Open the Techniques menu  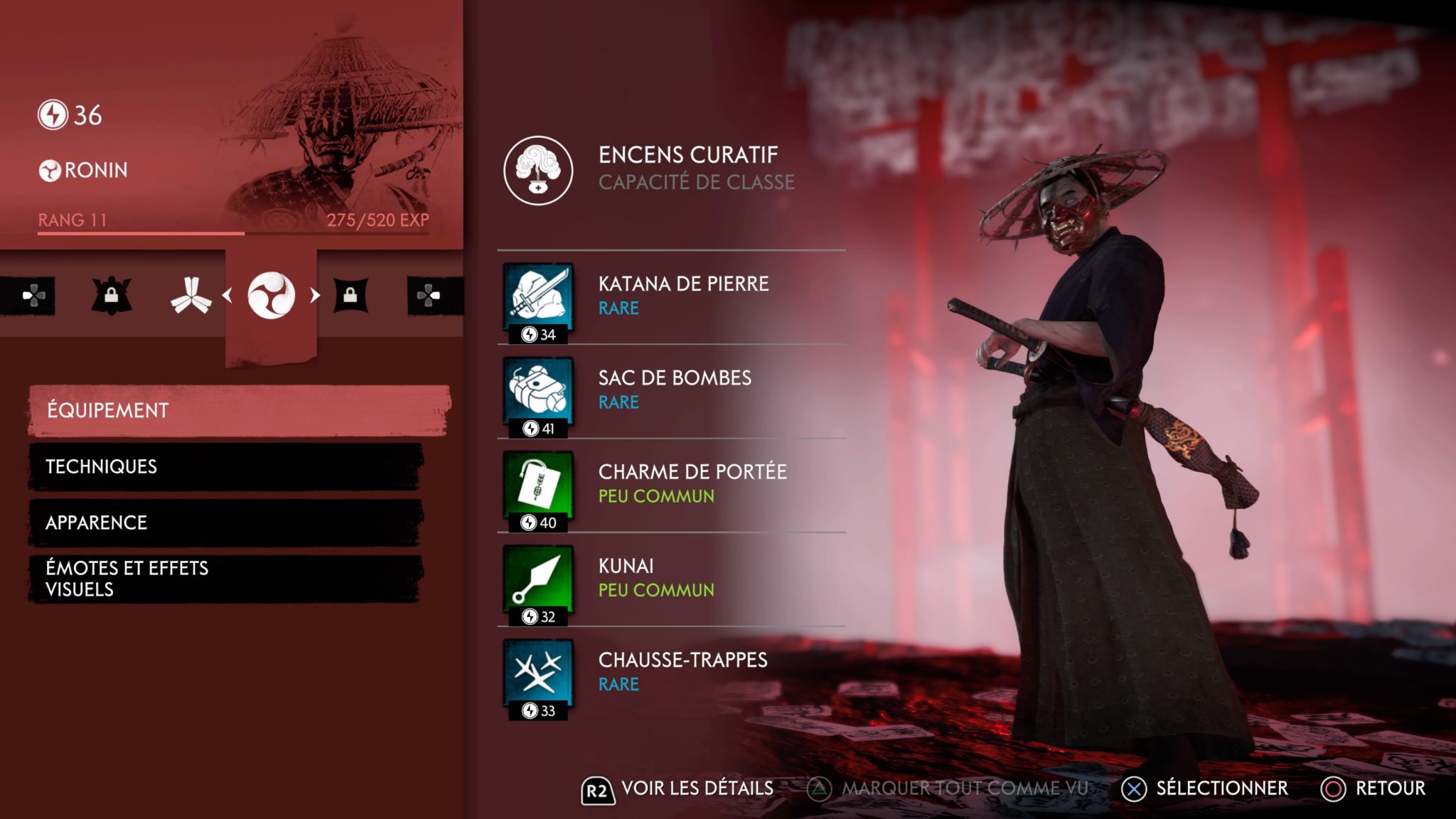(x=226, y=466)
